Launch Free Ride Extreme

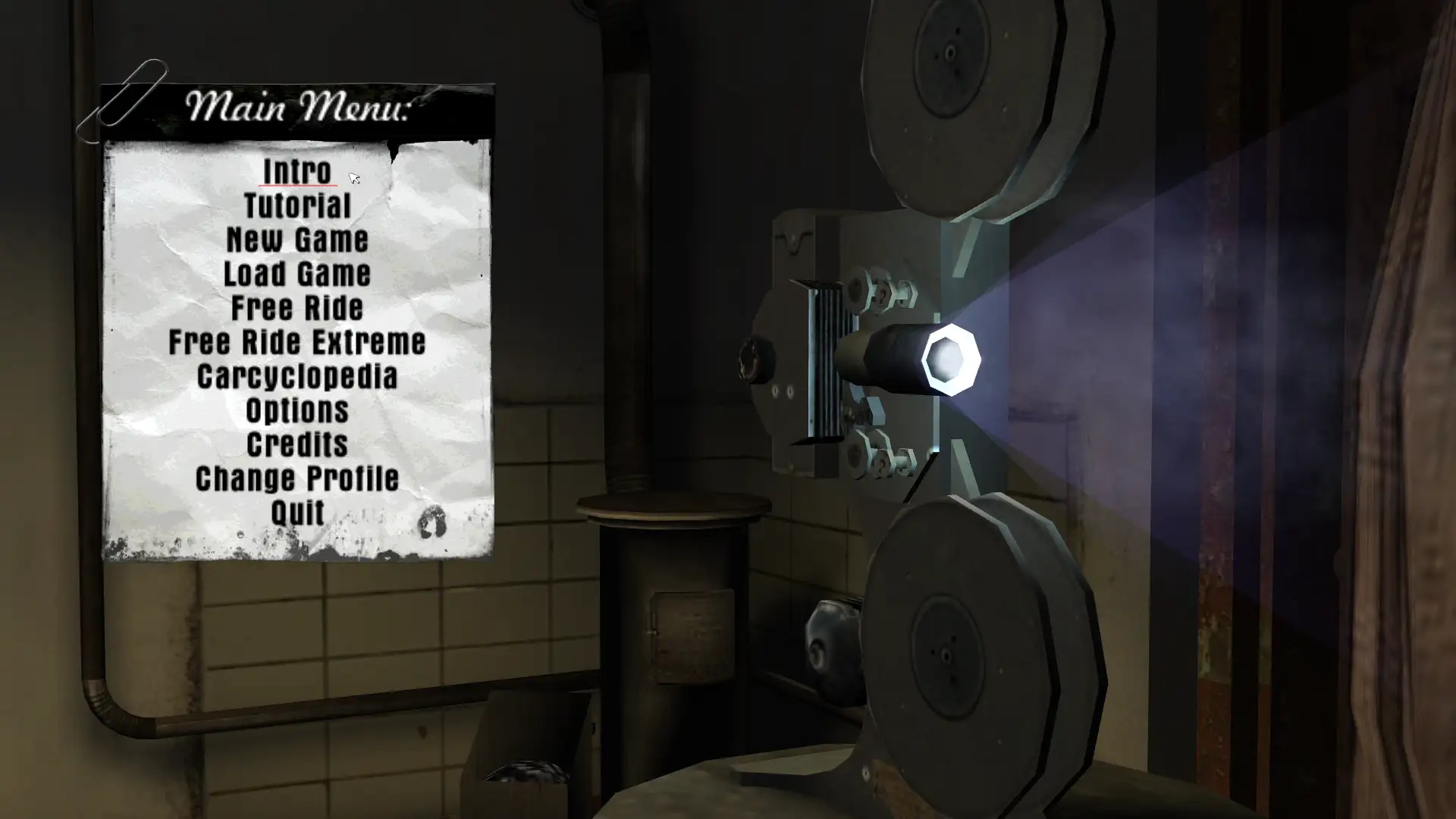(297, 342)
